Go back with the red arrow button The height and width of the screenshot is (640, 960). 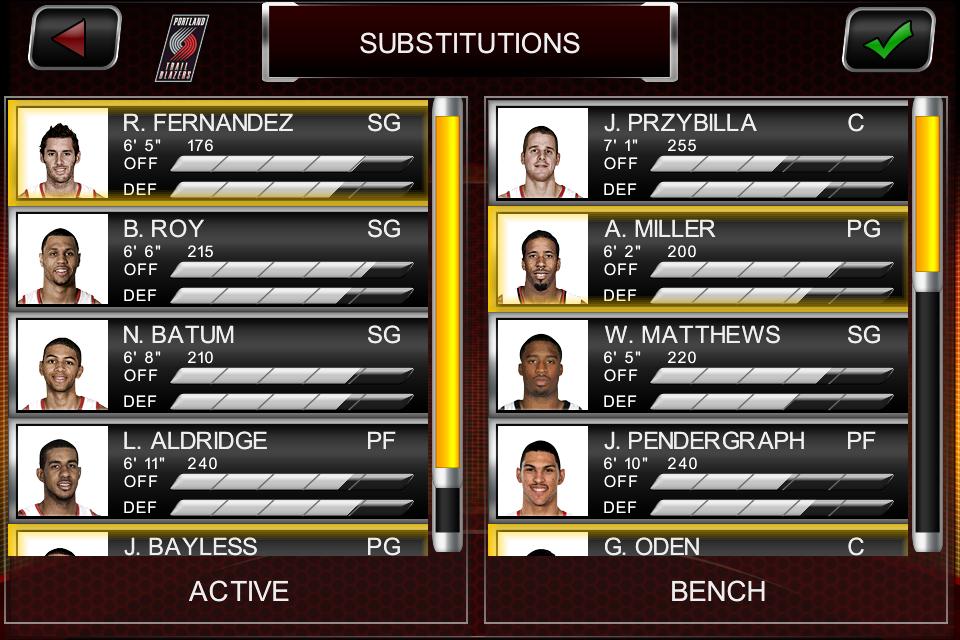75,39
